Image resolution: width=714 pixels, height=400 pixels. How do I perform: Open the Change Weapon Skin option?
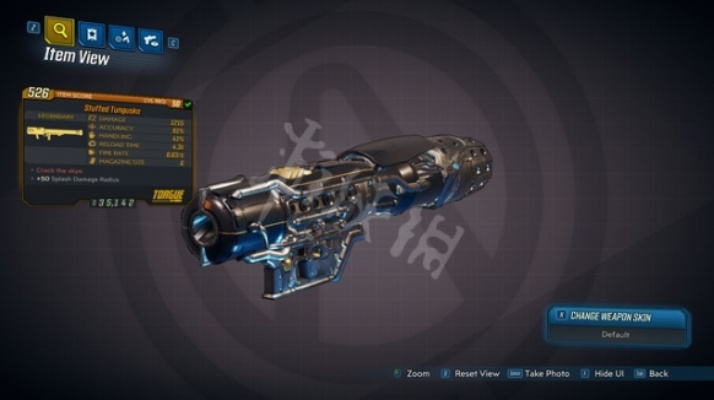618,316
